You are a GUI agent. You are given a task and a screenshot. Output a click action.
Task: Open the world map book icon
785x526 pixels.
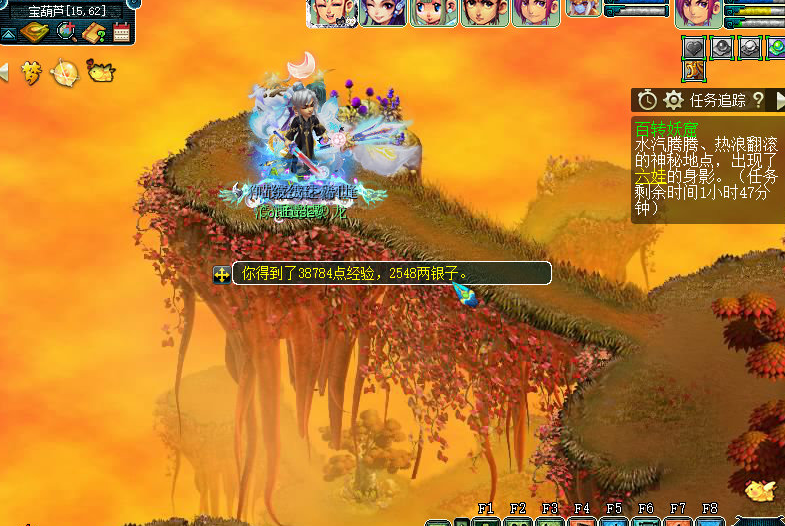click(35, 32)
